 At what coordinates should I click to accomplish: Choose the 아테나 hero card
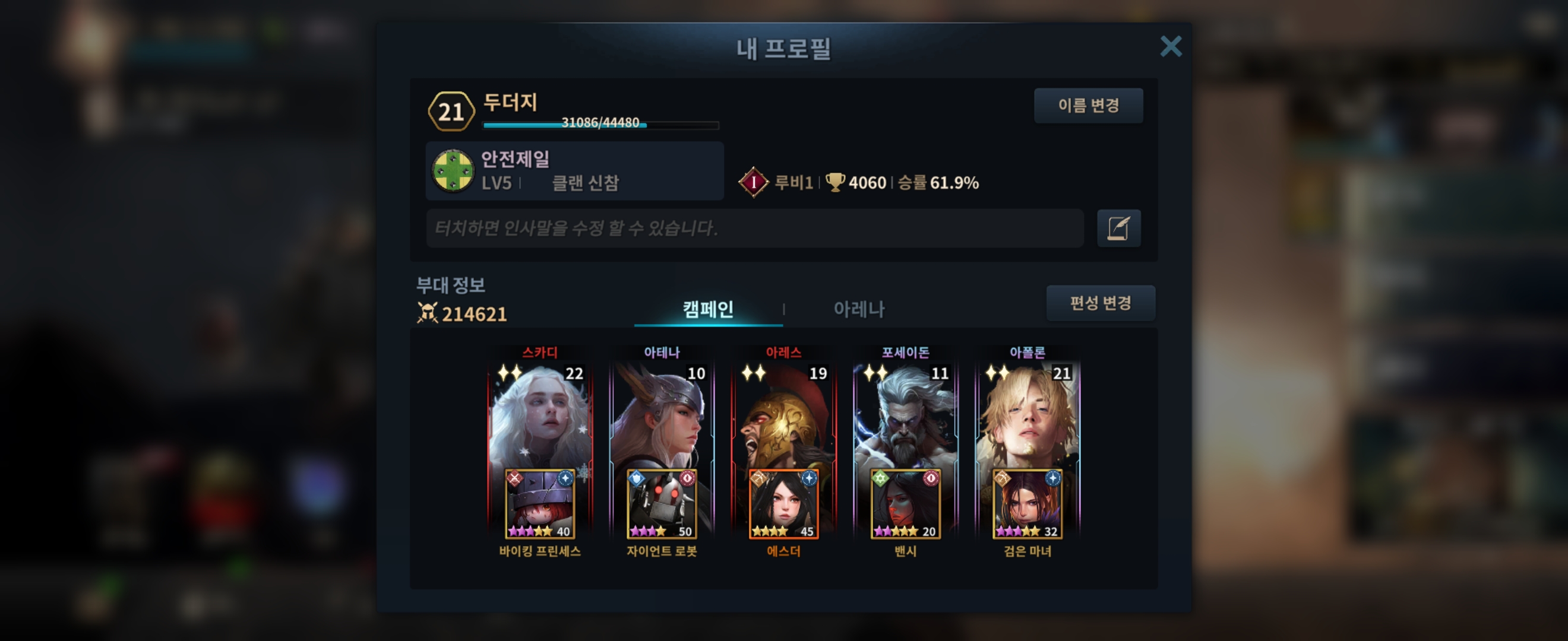click(x=662, y=414)
